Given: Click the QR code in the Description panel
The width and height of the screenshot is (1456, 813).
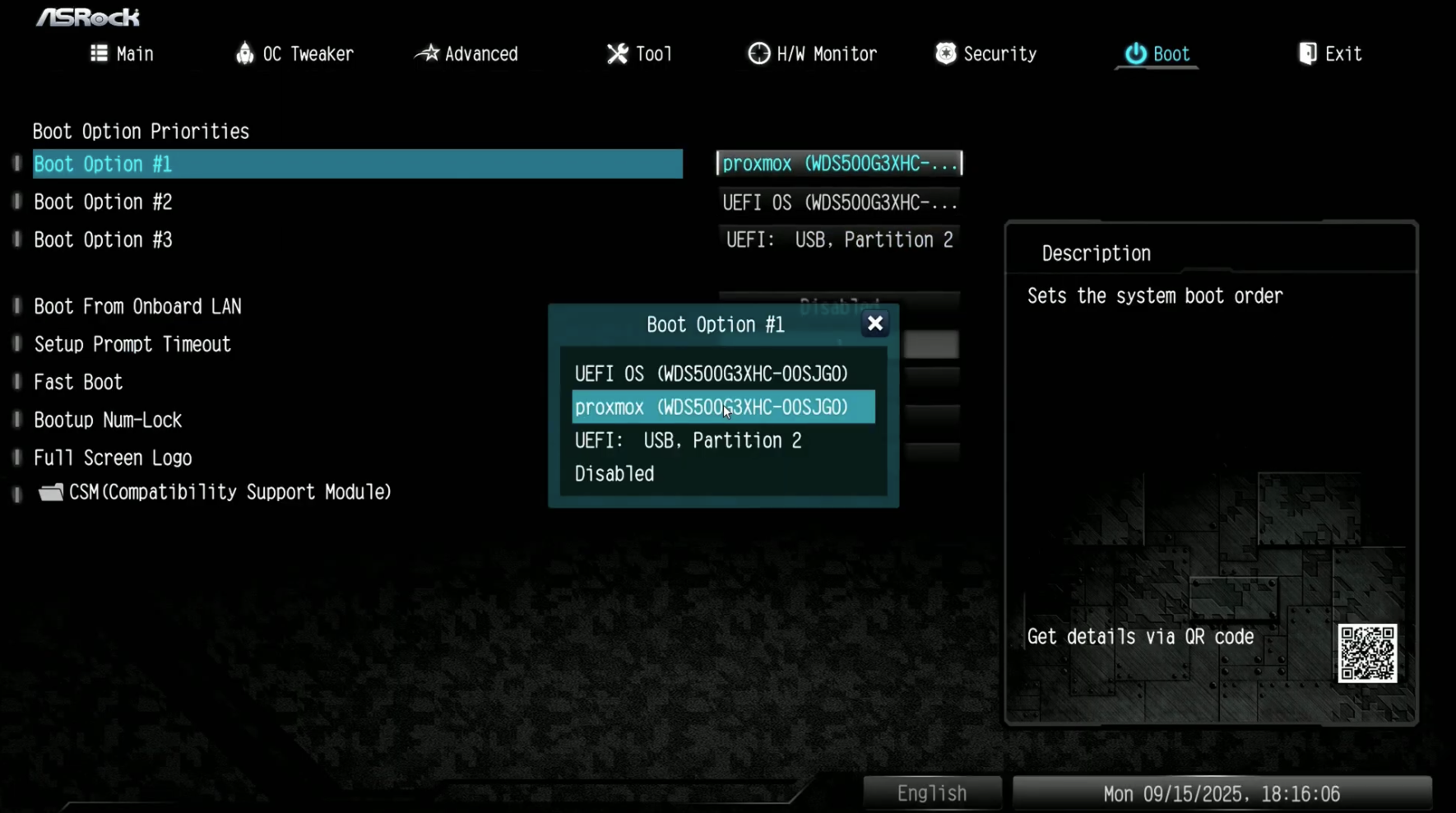Looking at the screenshot, I should [x=1368, y=654].
